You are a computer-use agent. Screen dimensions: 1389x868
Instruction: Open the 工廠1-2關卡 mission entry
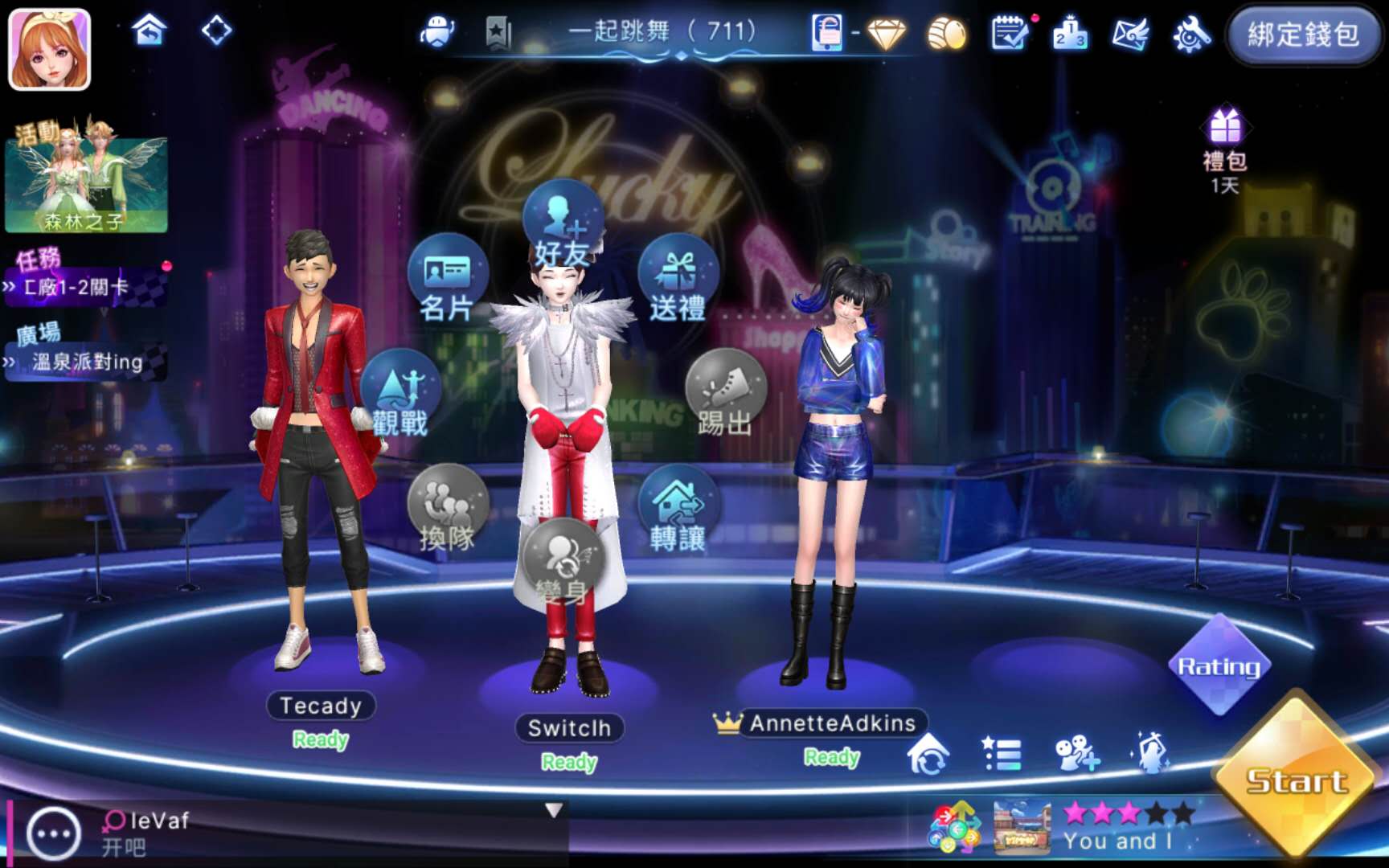[84, 287]
